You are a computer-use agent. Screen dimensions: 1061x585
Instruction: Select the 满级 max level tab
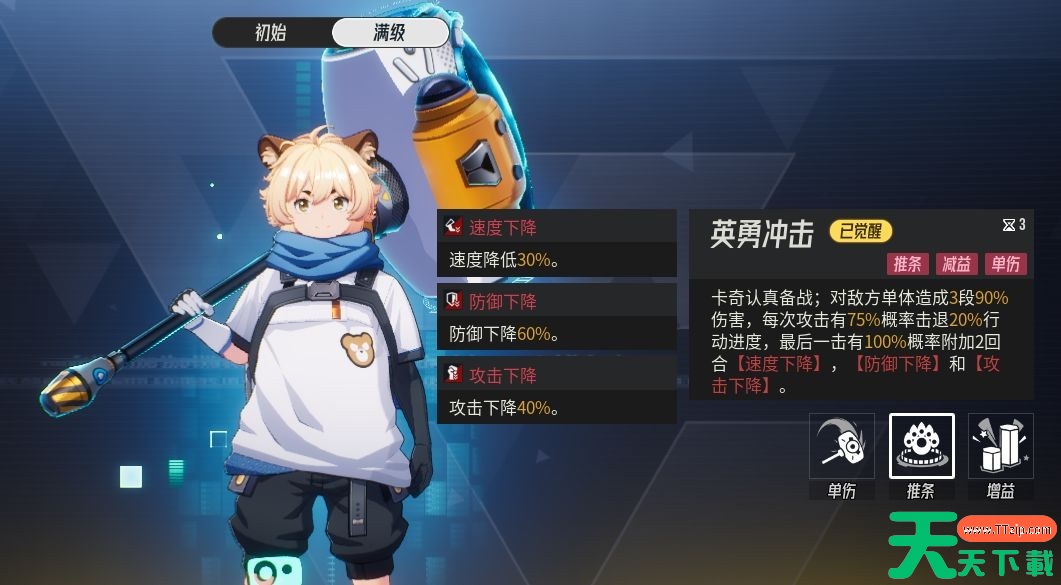(x=390, y=32)
